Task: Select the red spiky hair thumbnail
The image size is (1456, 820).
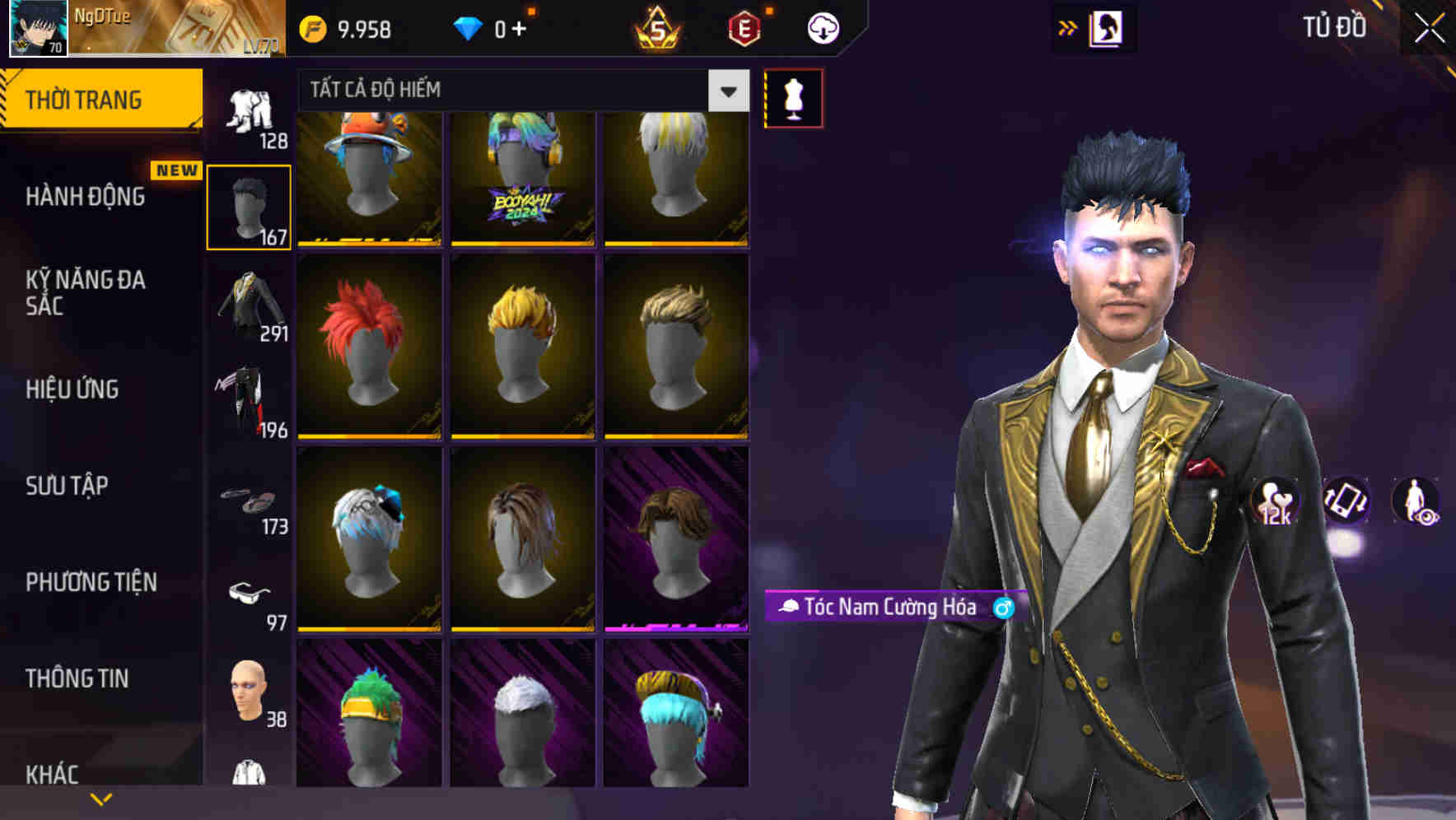Action: click(369, 346)
